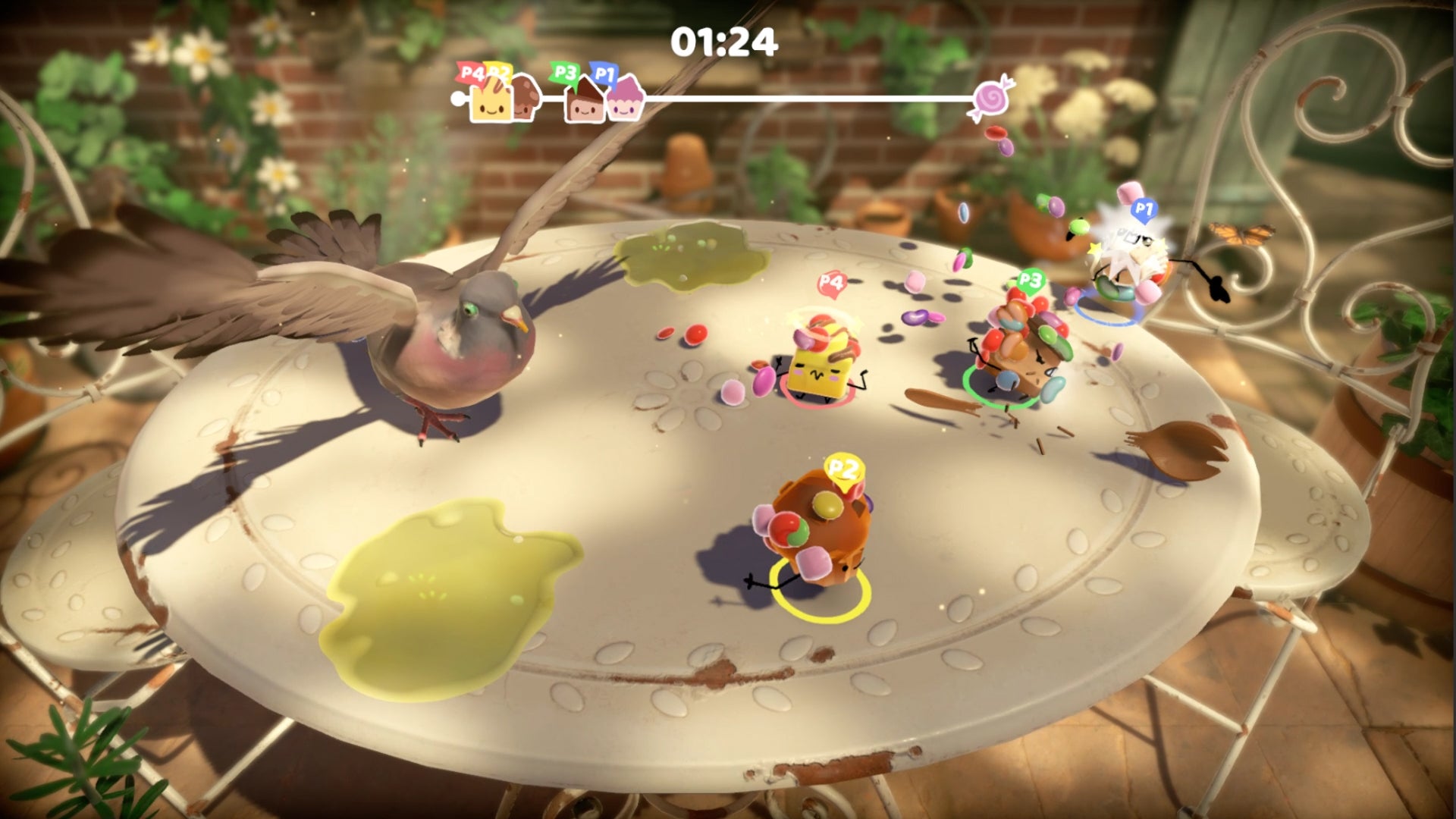
Task: Select the P1 speech-bubble marker above the smashed cake
Action: 1143,210
